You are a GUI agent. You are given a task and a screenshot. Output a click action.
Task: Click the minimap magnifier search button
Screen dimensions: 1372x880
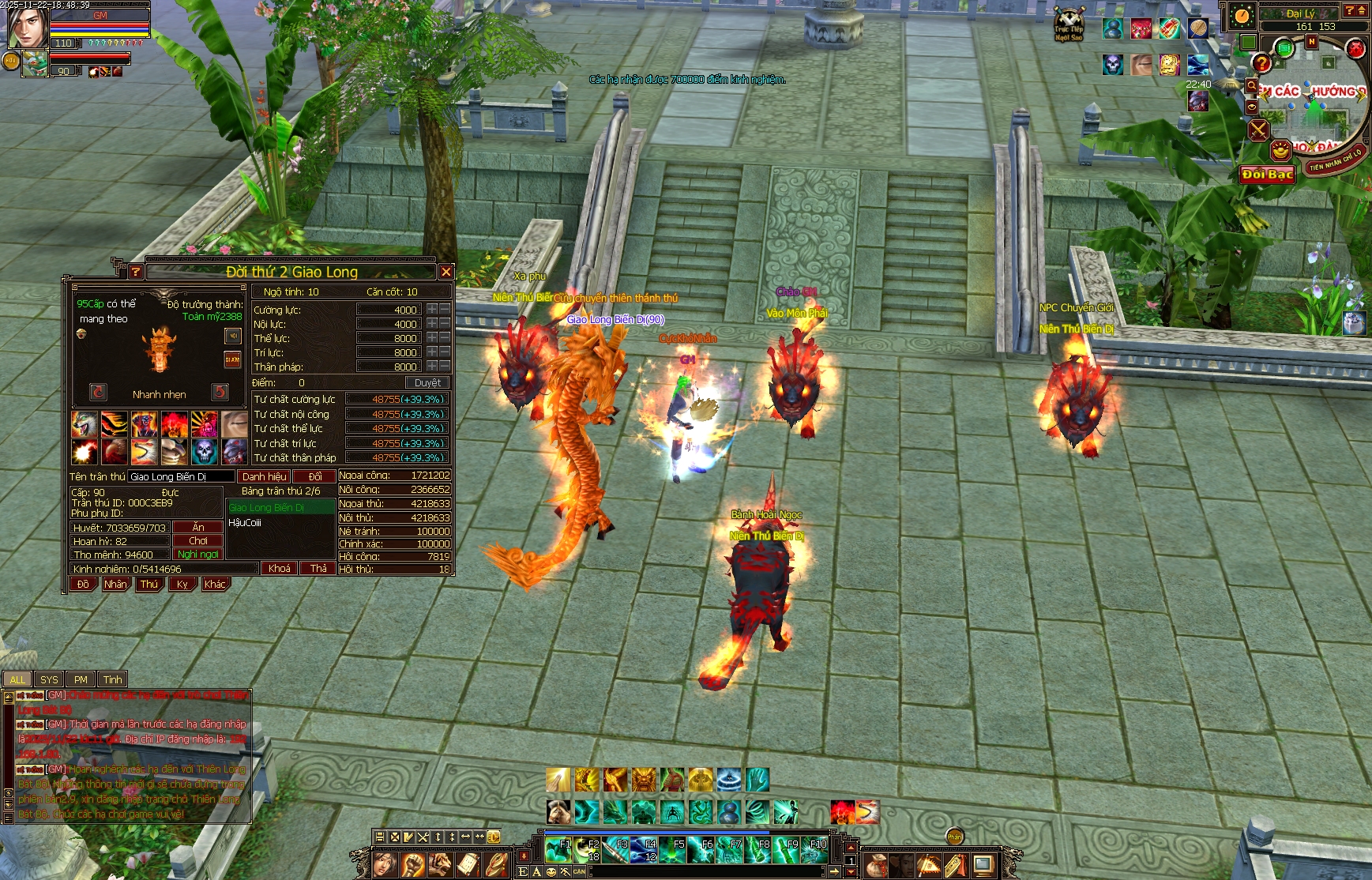point(1251,85)
